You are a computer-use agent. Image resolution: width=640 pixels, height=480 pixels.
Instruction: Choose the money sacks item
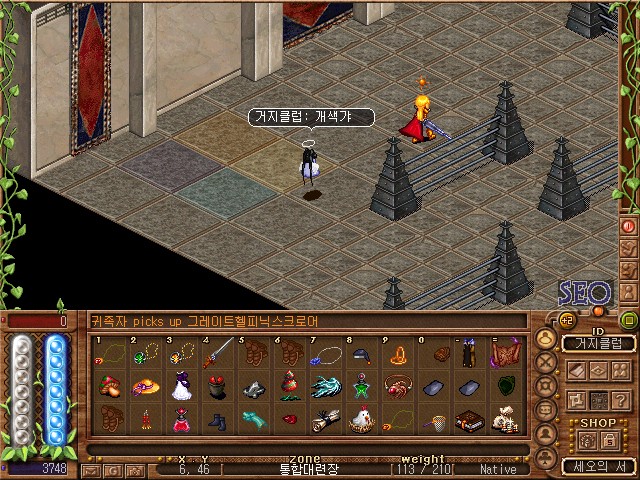[x=505, y=420]
